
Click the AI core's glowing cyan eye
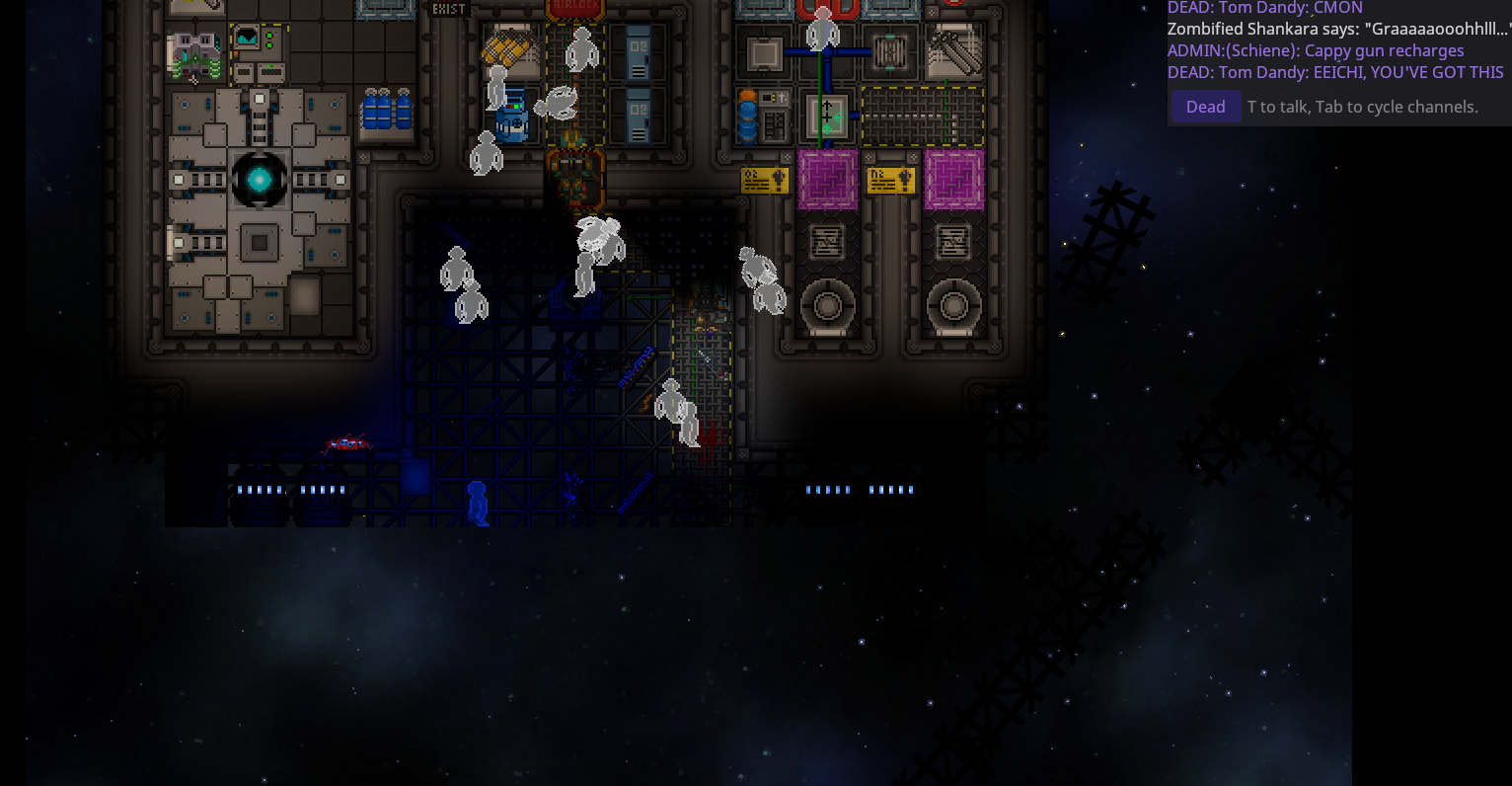[260, 179]
